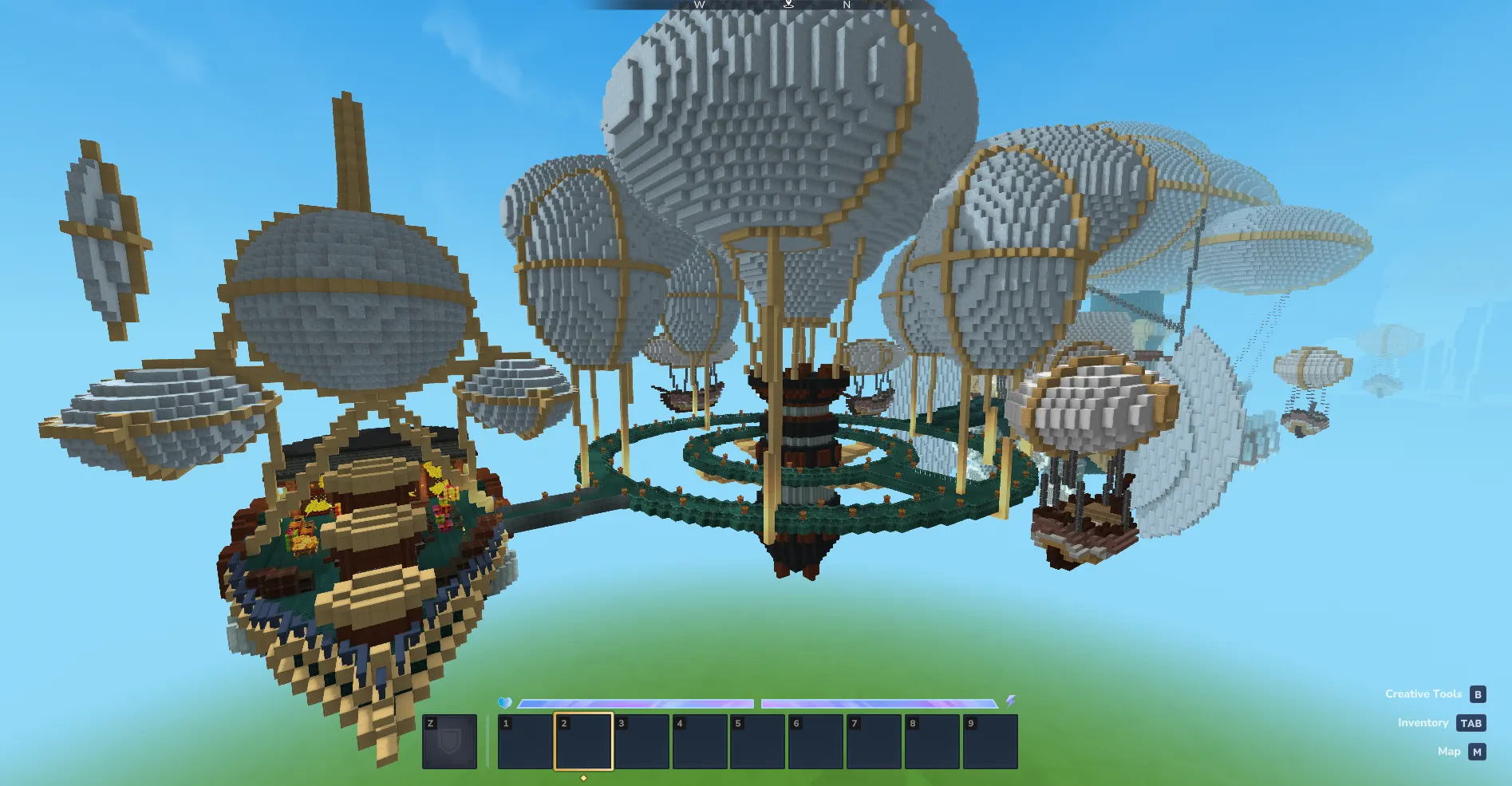The image size is (1512, 786).
Task: Select hotbar slot 7
Action: pyautogui.click(x=874, y=742)
